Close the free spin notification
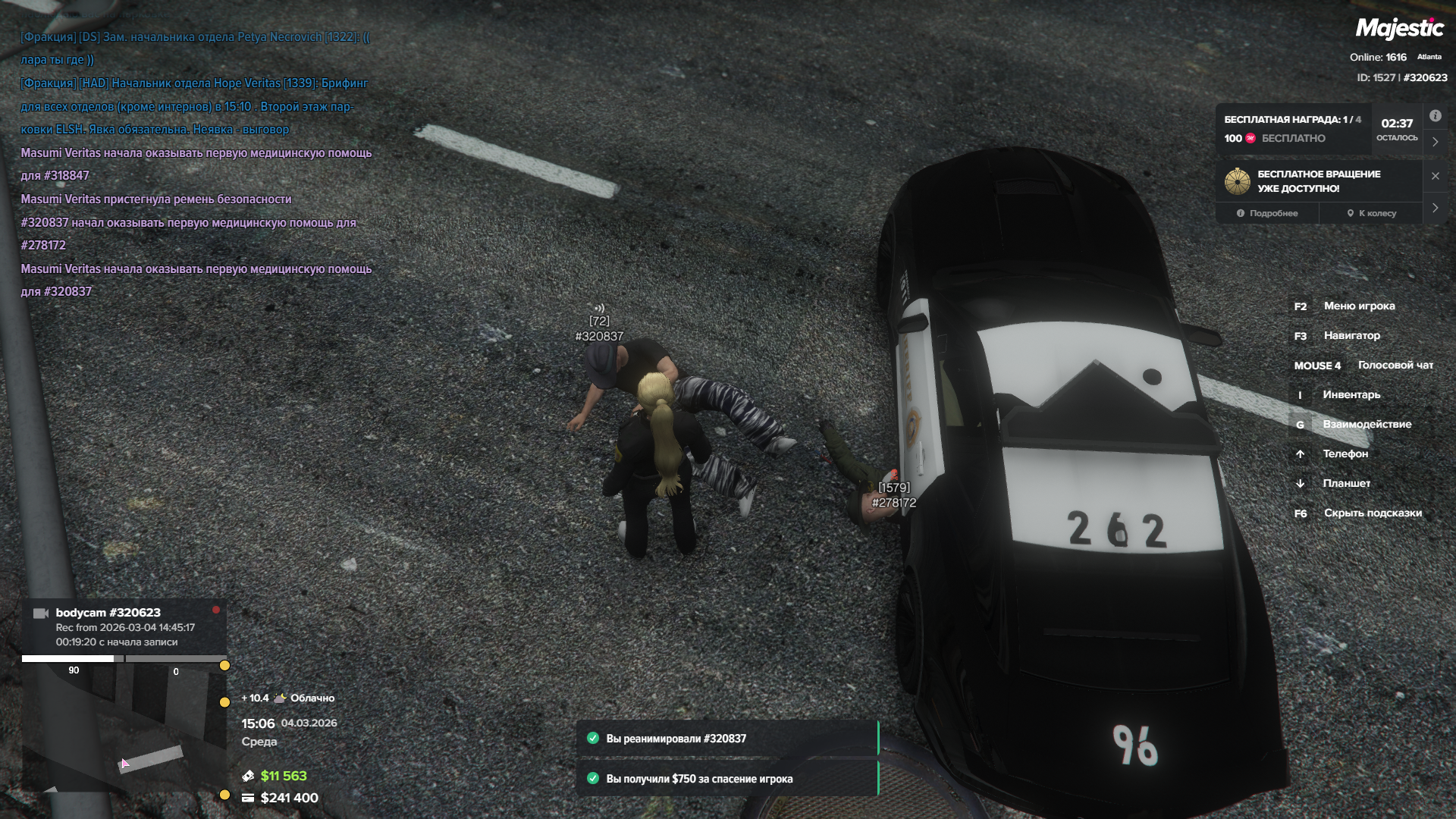Viewport: 1456px width, 819px height. pyautogui.click(x=1435, y=176)
